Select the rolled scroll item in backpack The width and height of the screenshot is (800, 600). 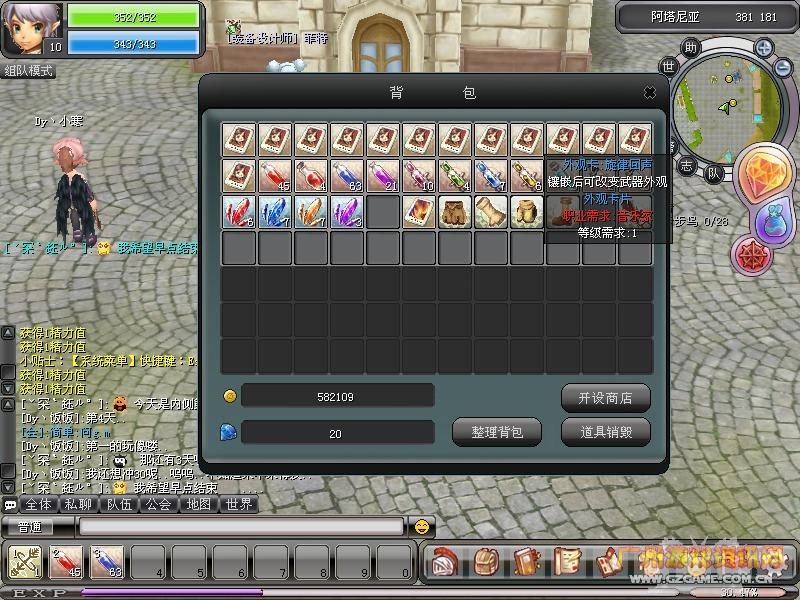coord(491,212)
